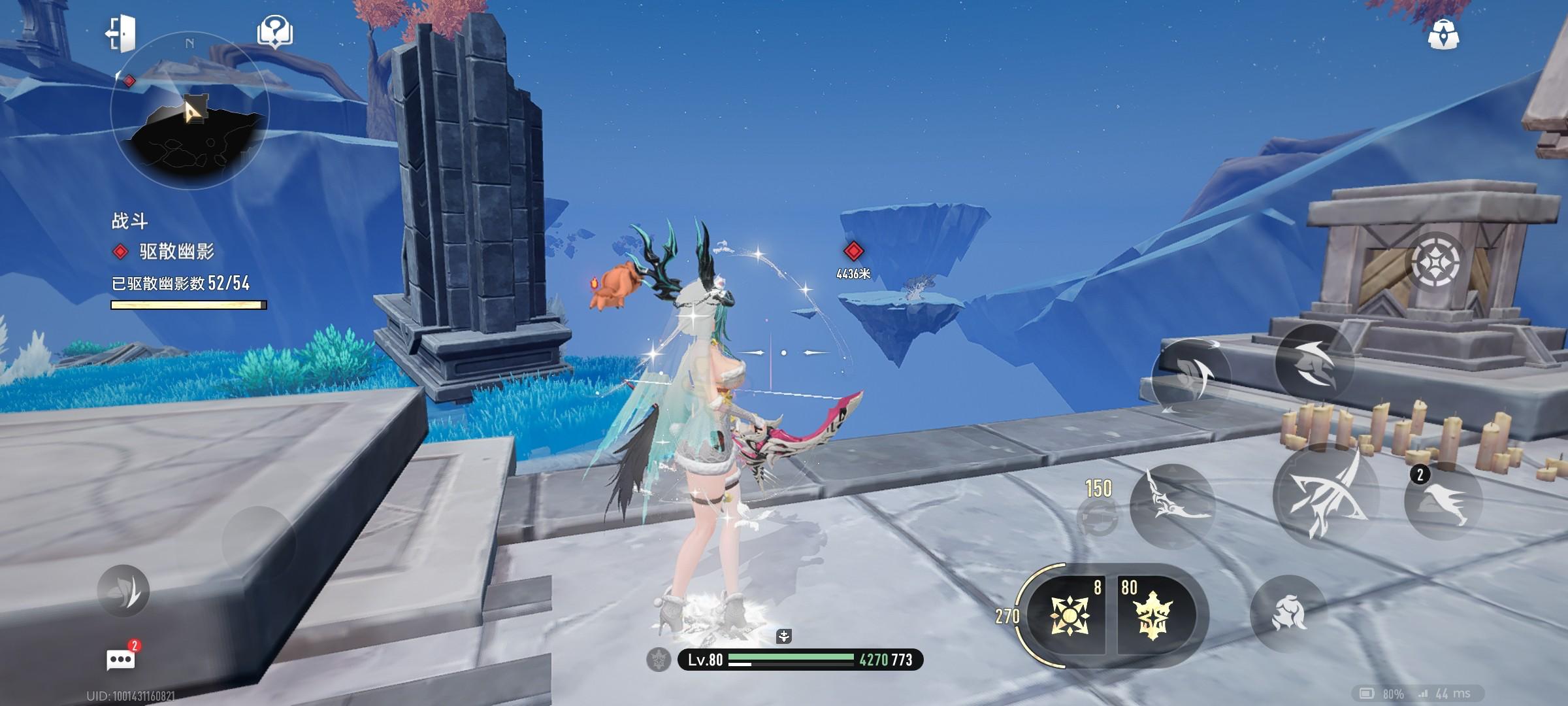Tap the leaf icon button

coord(123,591)
